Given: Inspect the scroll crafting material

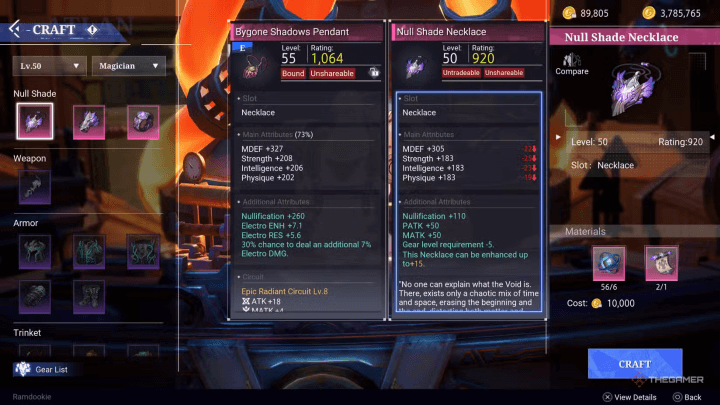Looking at the screenshot, I should click(660, 263).
